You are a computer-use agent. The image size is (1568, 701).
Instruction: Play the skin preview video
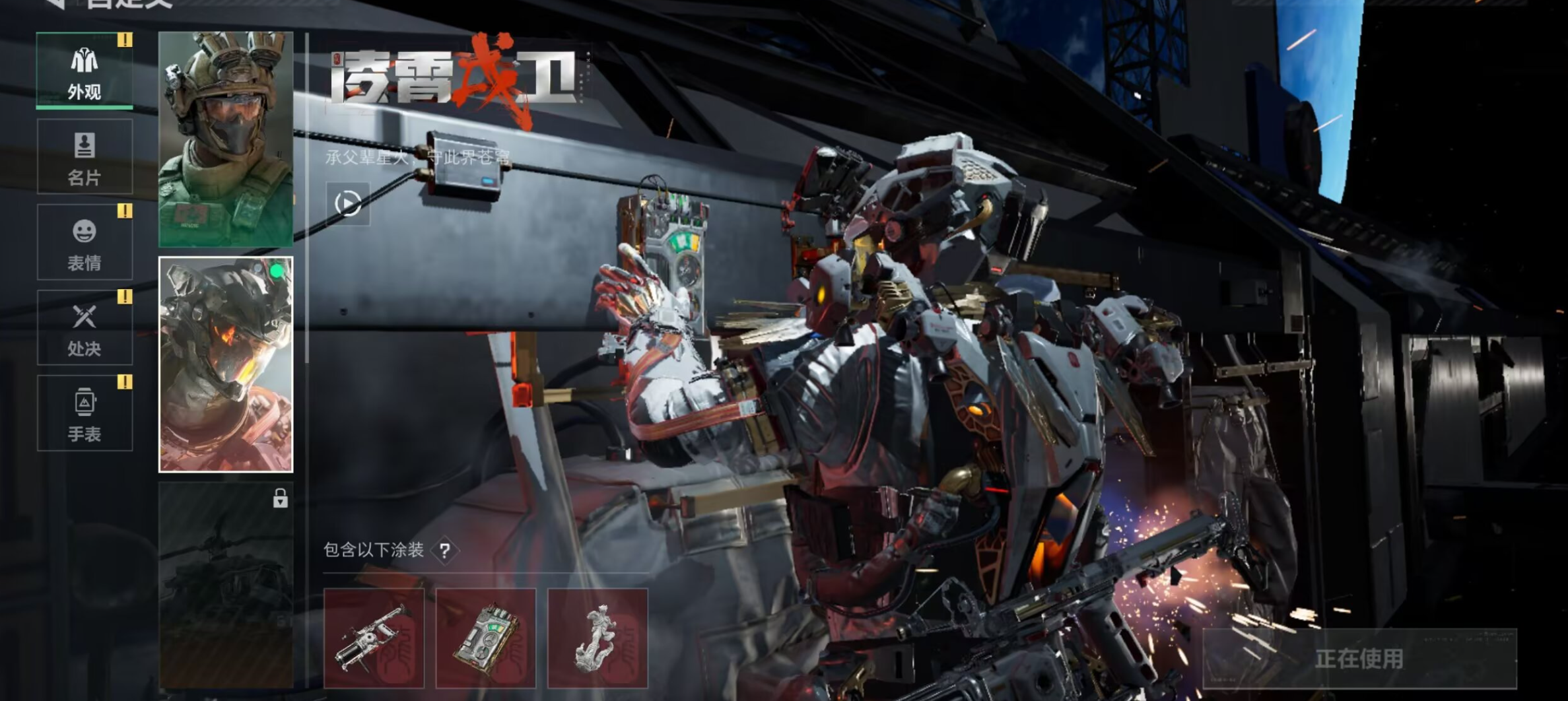pos(348,204)
